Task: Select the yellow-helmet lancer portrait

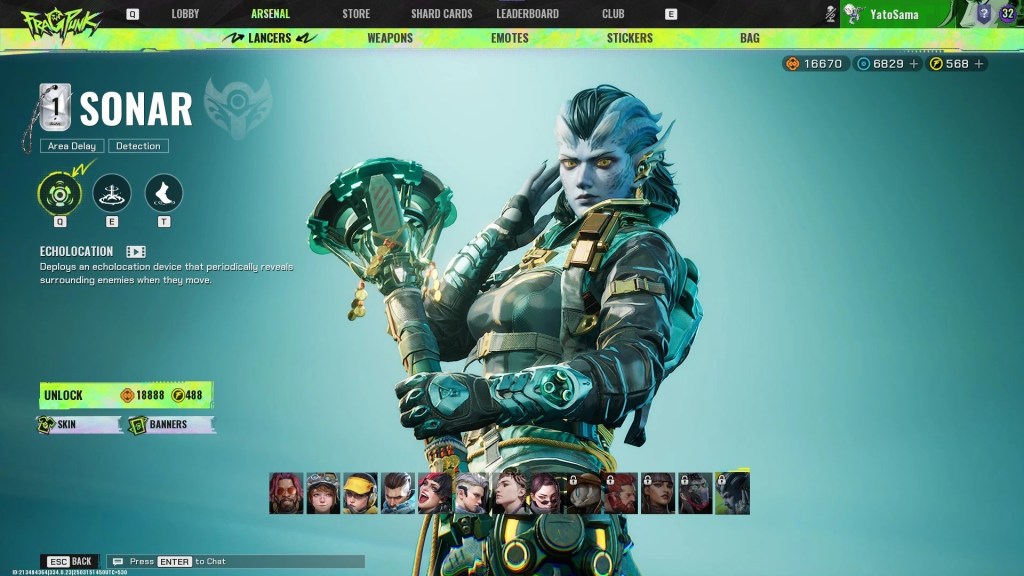Action: pyautogui.click(x=360, y=494)
